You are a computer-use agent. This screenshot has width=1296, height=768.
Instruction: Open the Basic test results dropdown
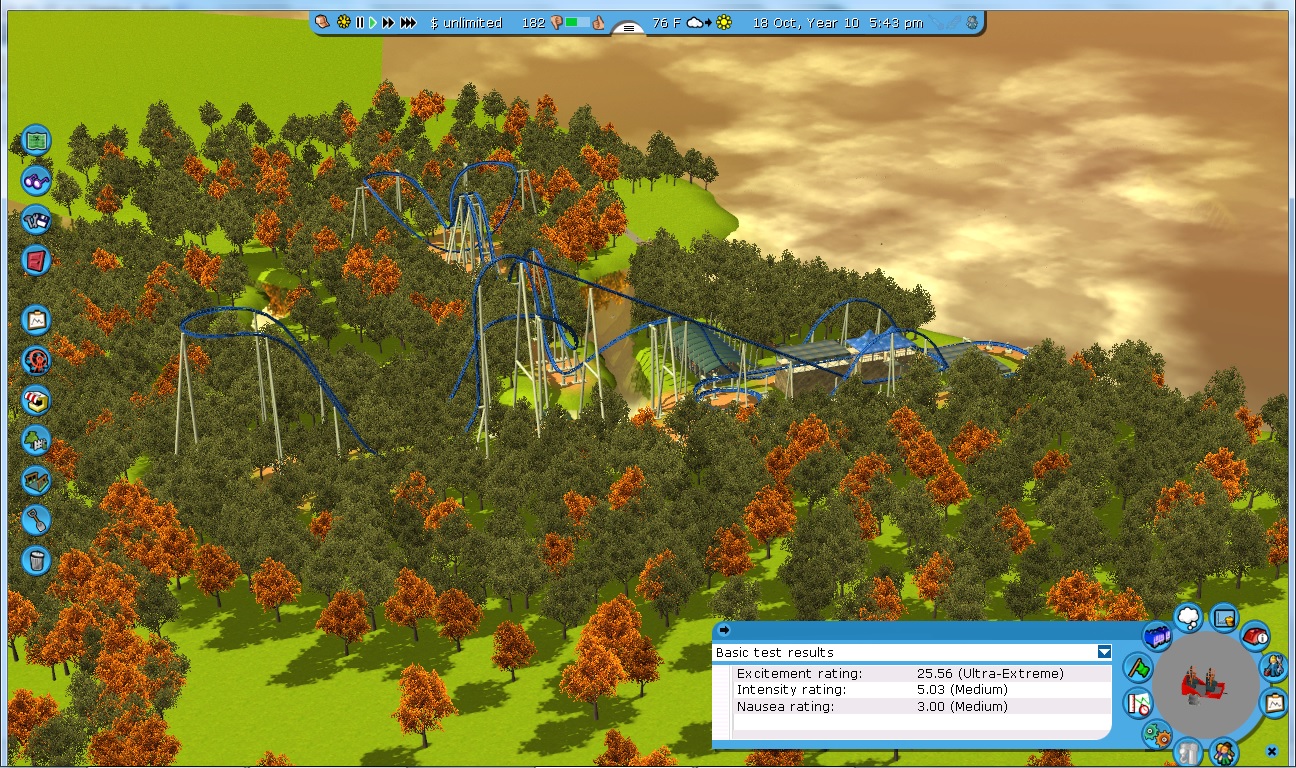tap(1104, 652)
